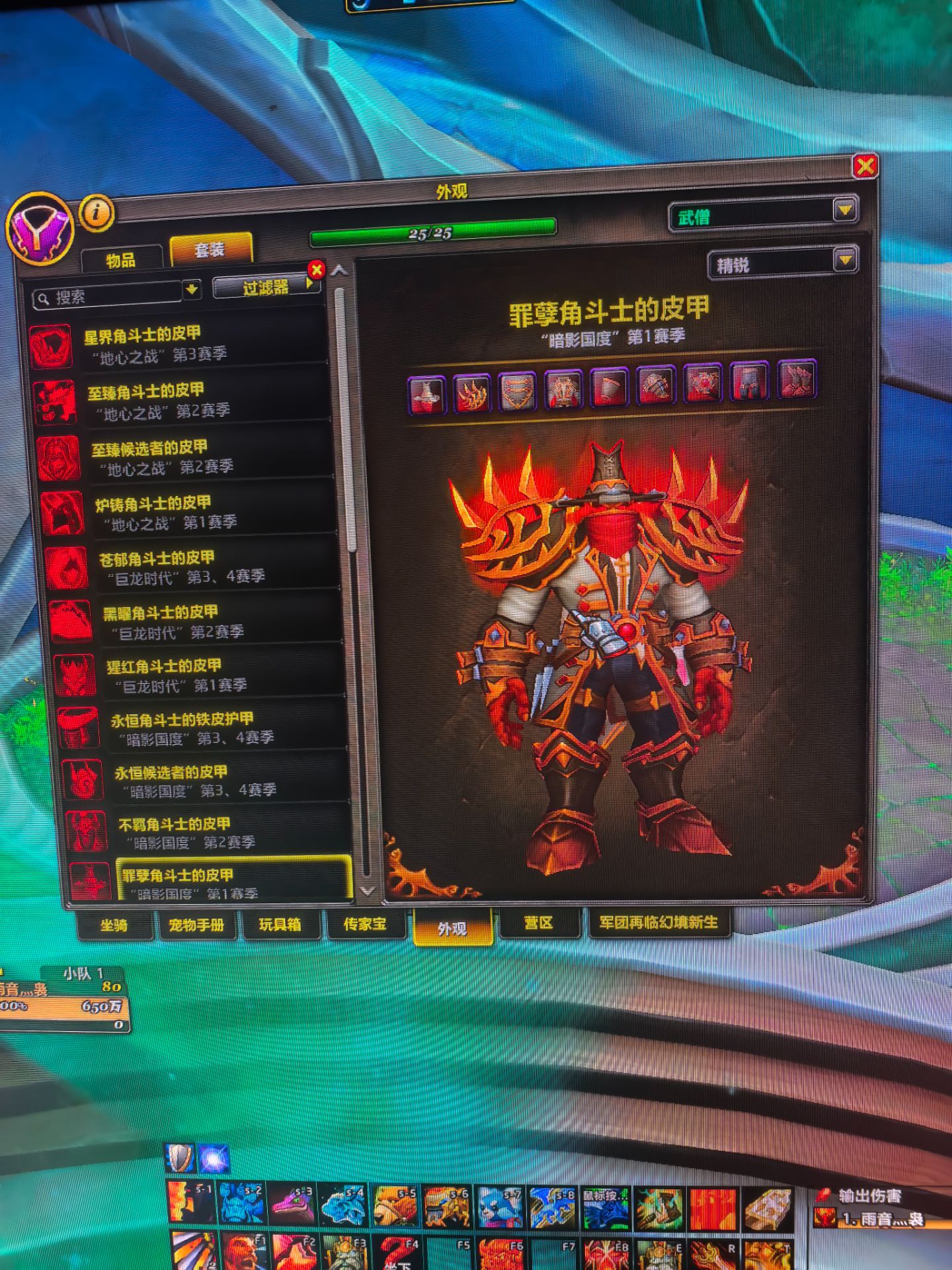Open the 过滤器 filter menu
This screenshot has height=1270, width=952.
tap(266, 287)
